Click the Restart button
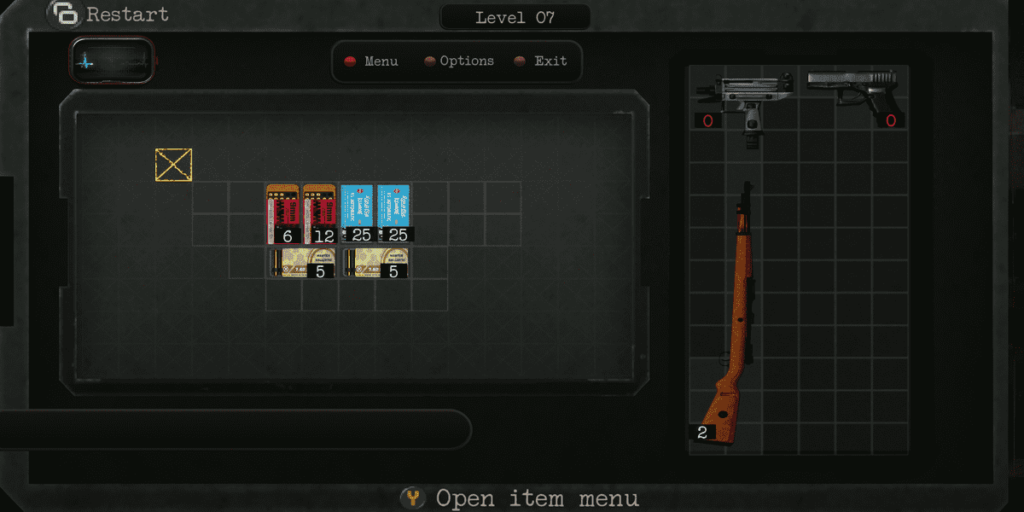1024x512 pixels. pyautogui.click(x=110, y=15)
